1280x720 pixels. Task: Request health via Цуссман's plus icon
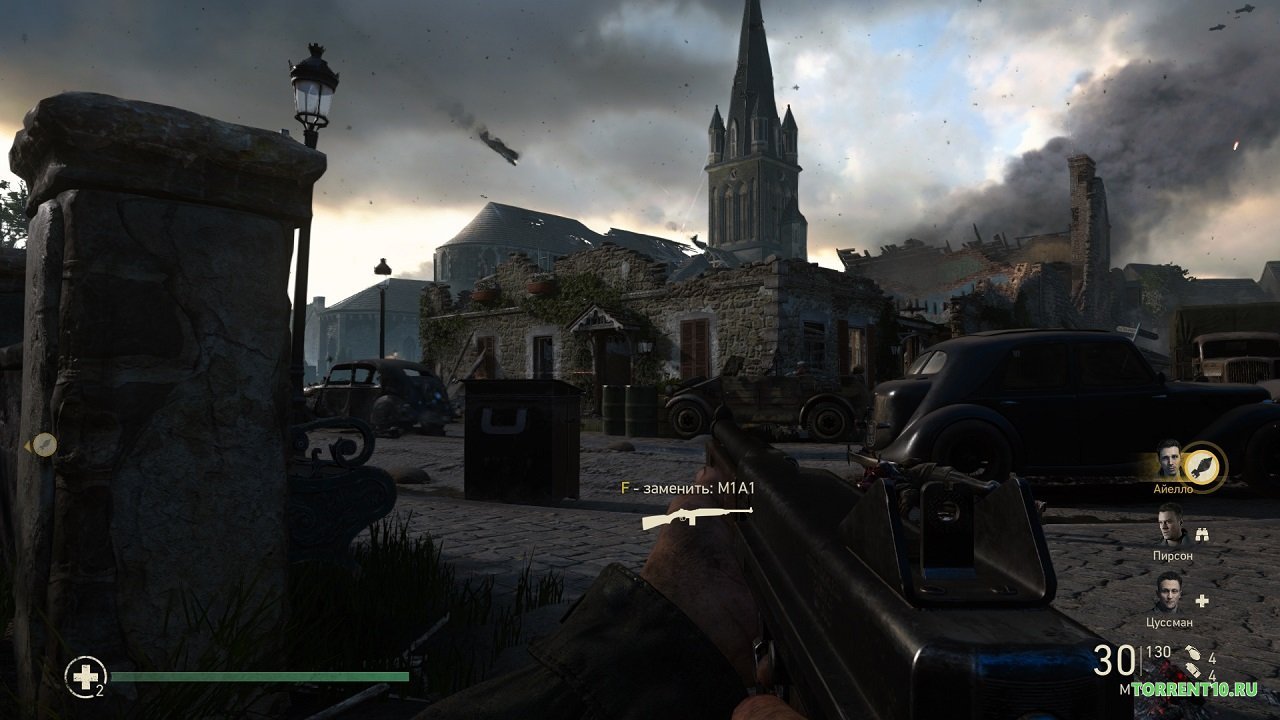tap(1203, 601)
